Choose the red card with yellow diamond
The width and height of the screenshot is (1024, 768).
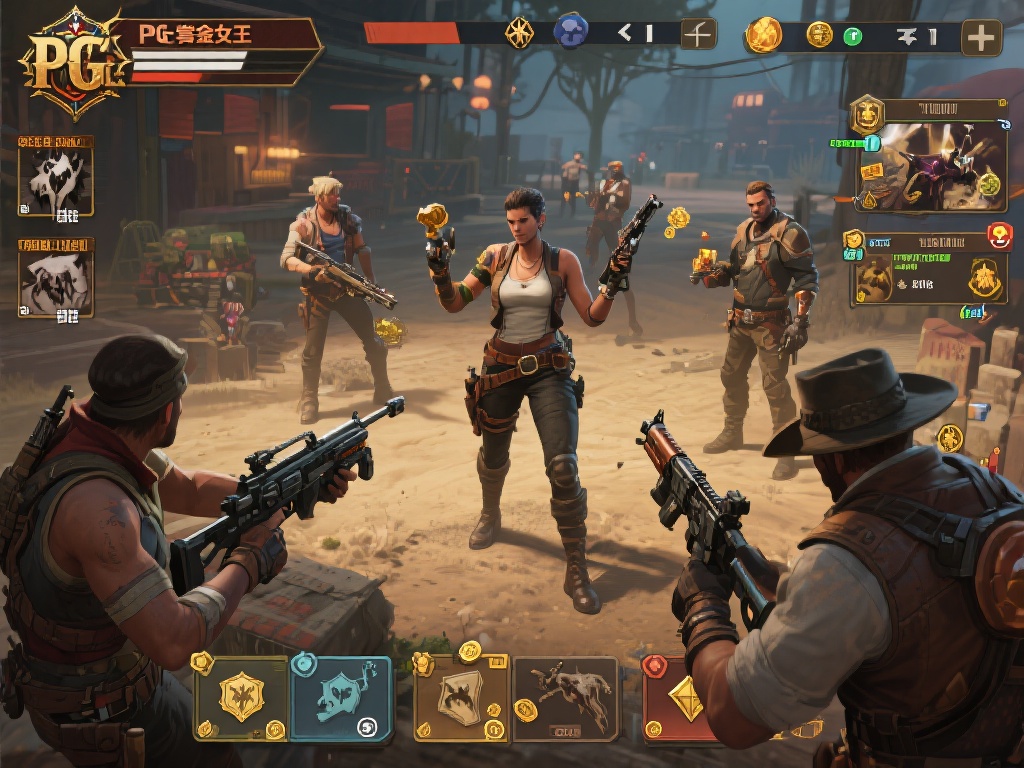tap(680, 700)
